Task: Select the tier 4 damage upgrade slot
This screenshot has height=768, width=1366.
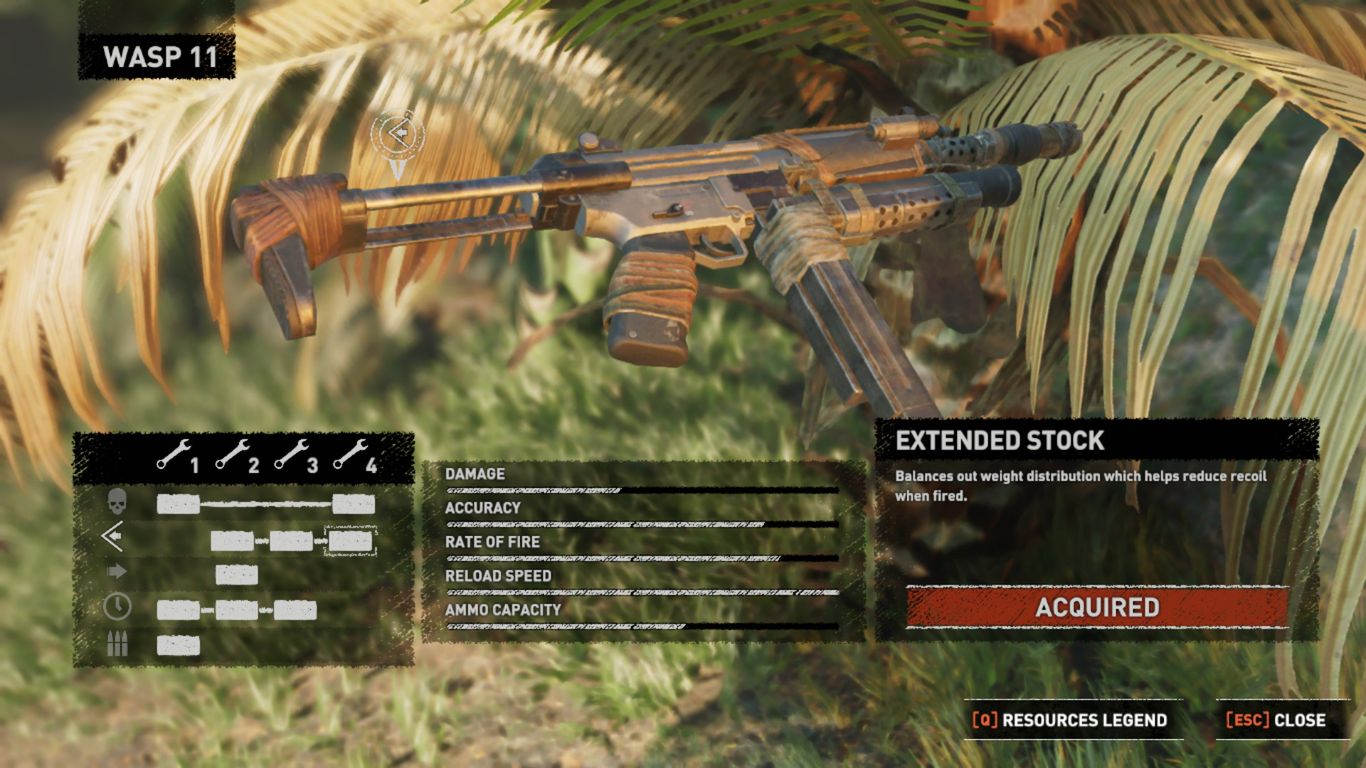Action: [353, 504]
